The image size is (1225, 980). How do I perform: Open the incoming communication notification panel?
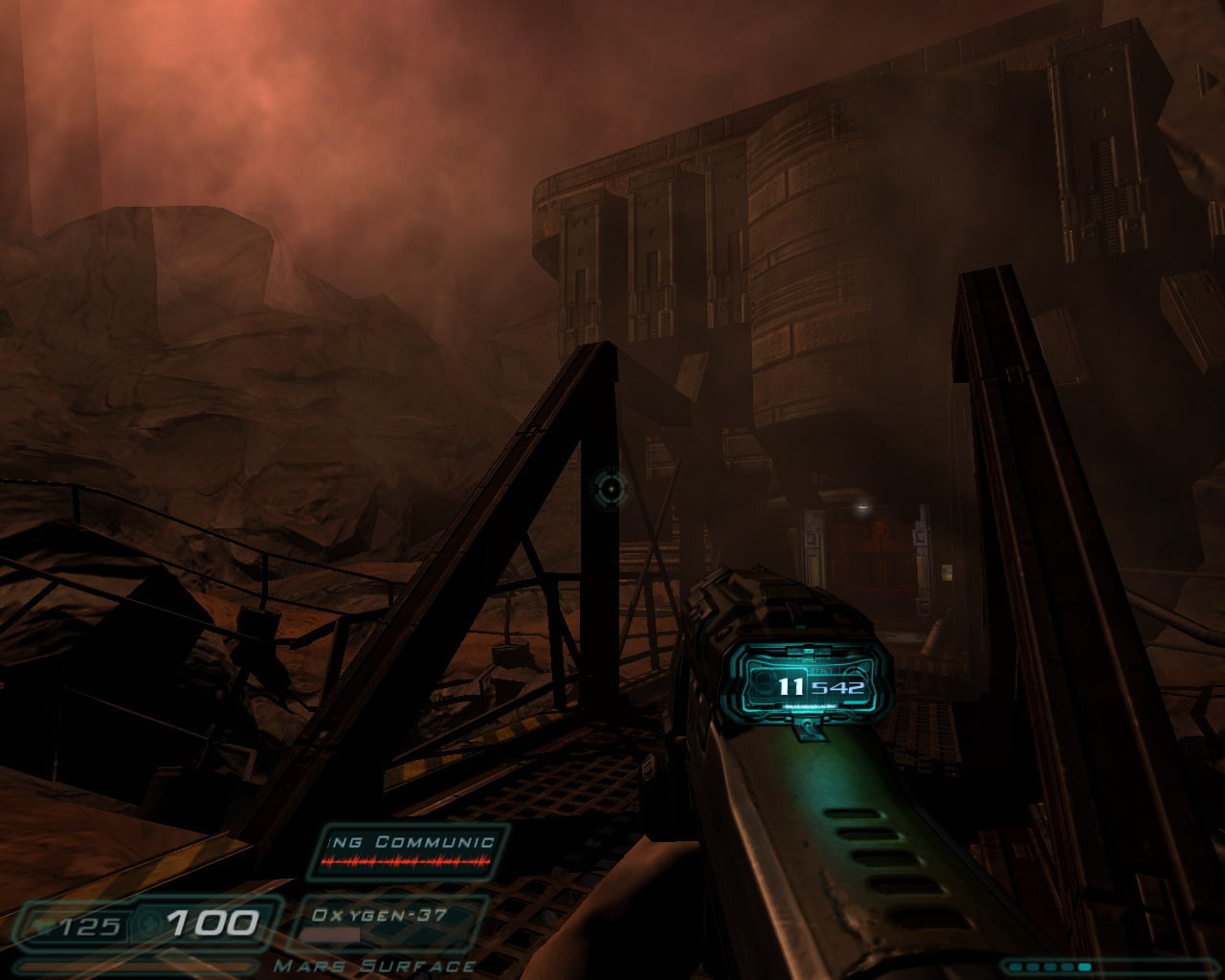coord(410,851)
